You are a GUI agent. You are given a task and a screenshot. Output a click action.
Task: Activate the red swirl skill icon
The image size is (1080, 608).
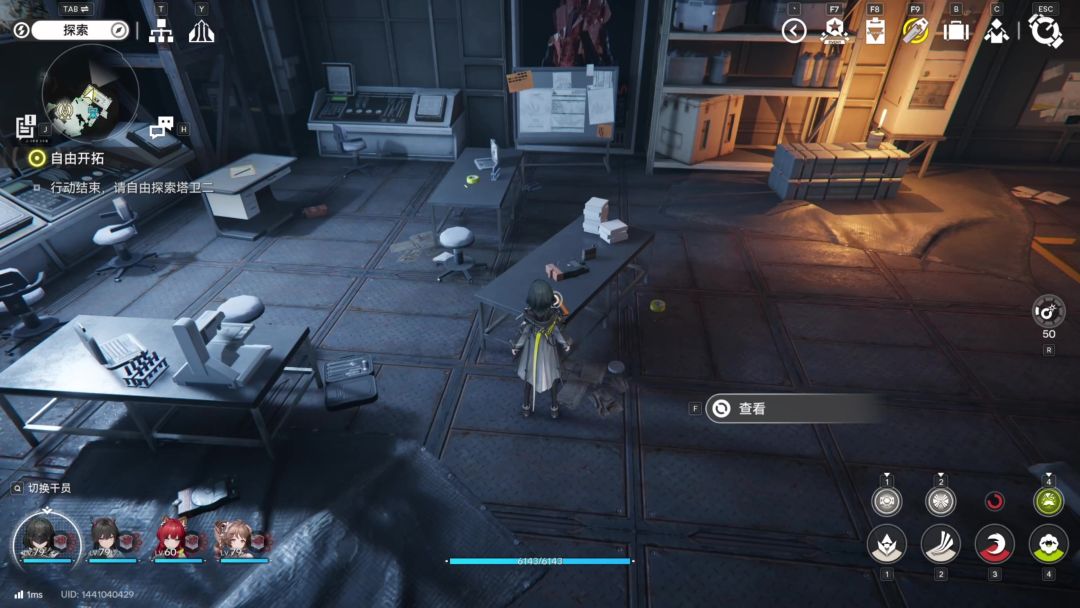[x=994, y=544]
